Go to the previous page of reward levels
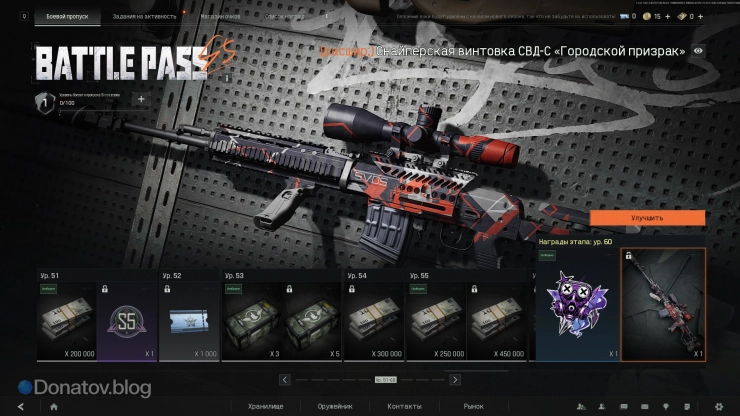740x416 pixels. (285, 380)
